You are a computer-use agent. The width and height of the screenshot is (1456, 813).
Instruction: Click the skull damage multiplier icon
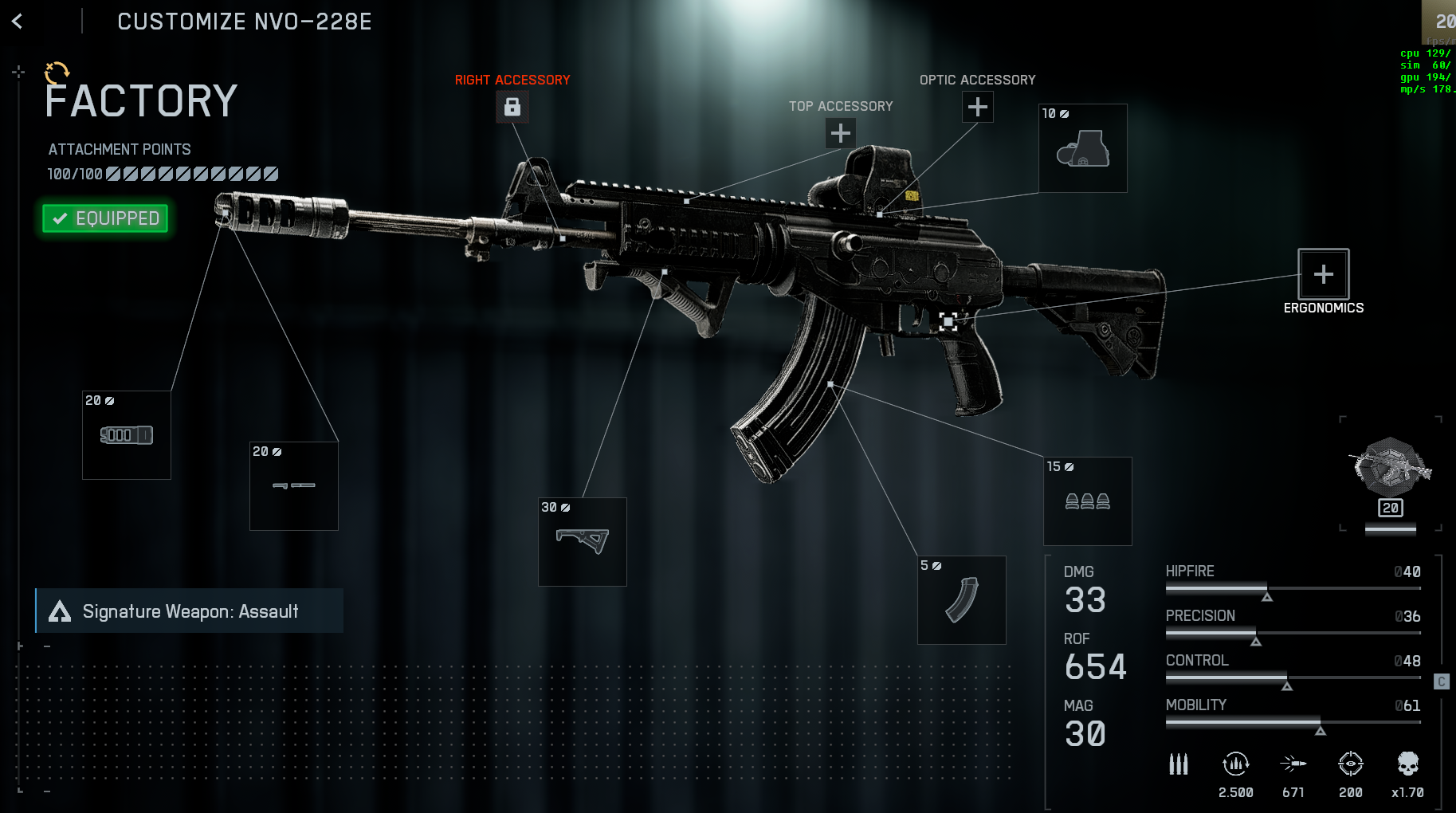pos(1407,764)
